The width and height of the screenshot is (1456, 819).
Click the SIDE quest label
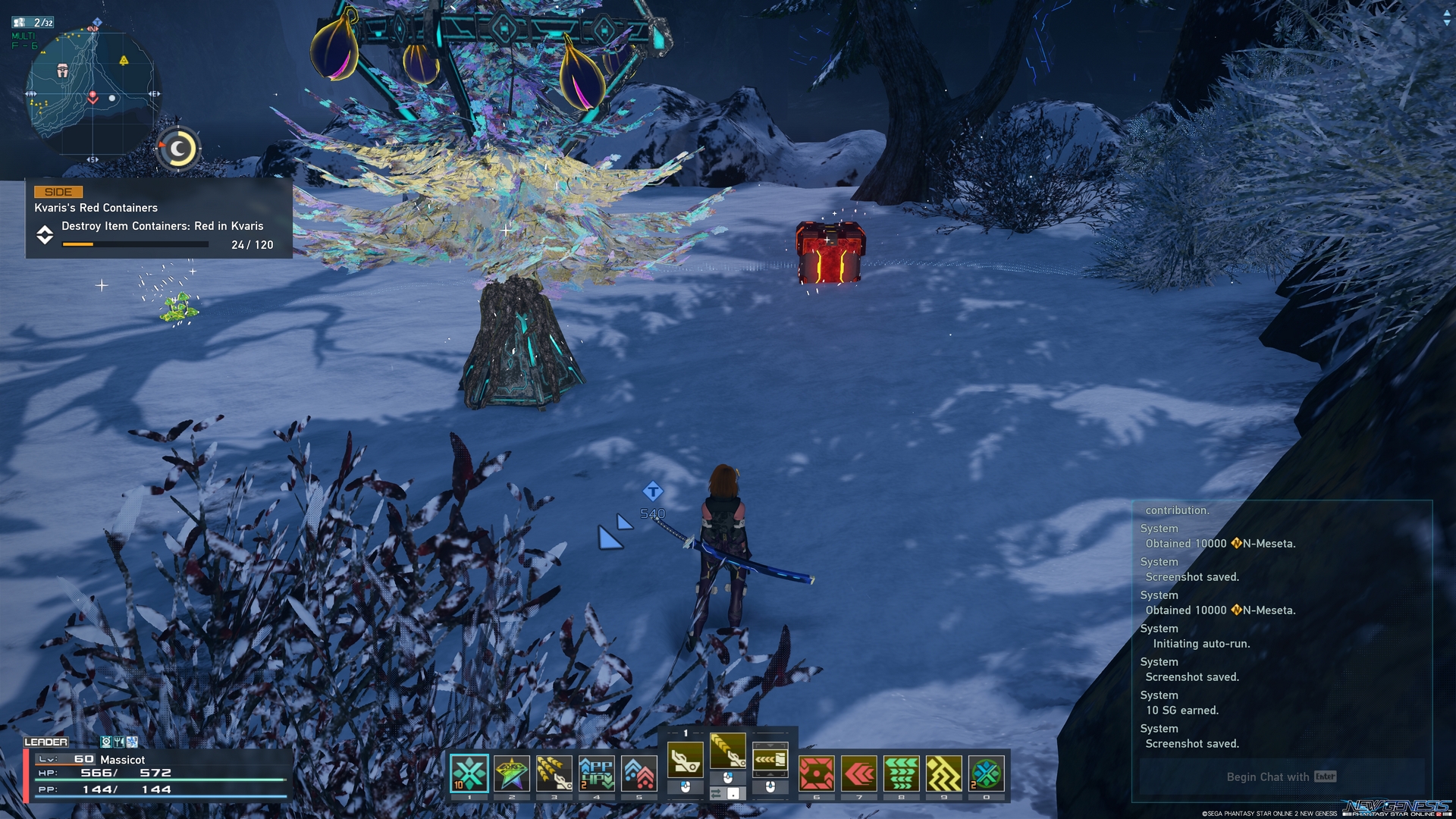[58, 193]
